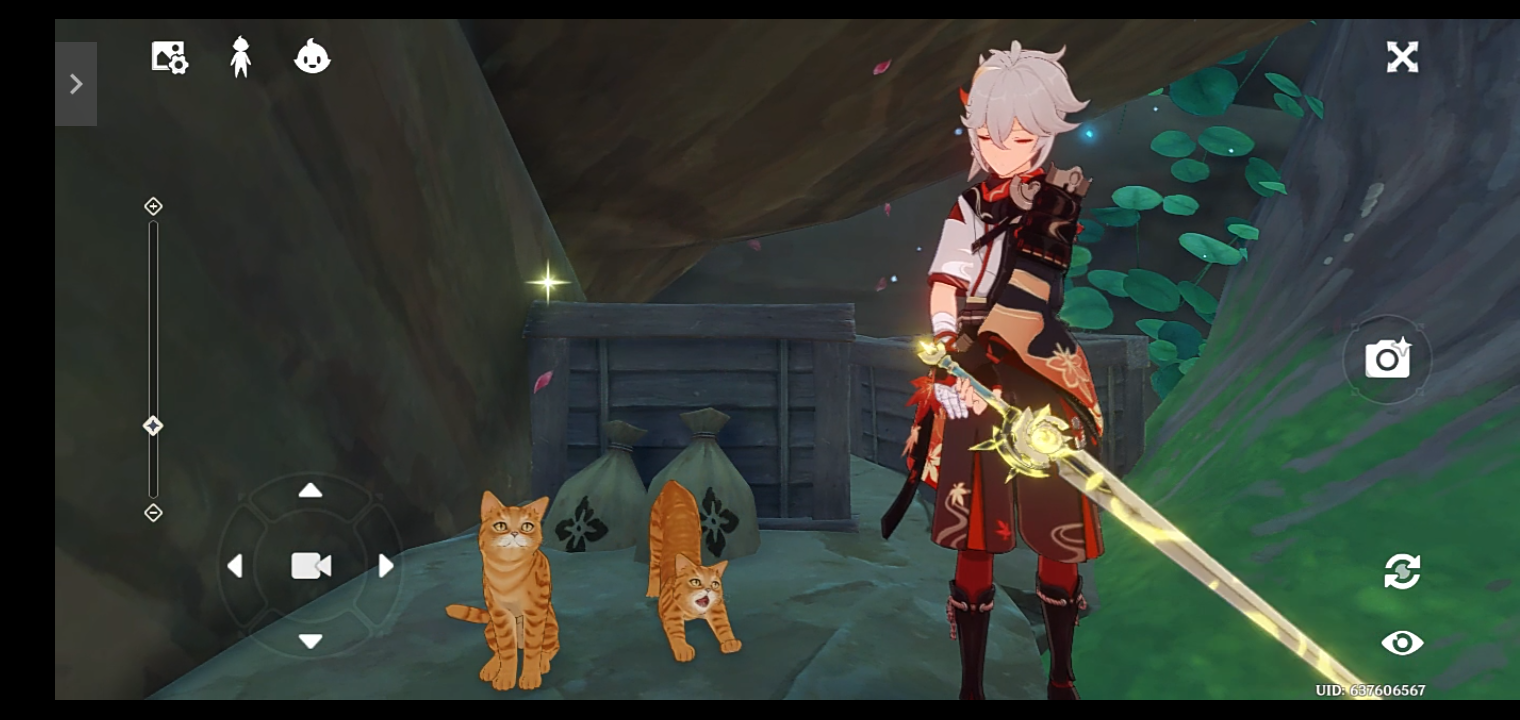Expand the left-edge panel chevron
The width and height of the screenshot is (1520, 720).
(x=77, y=84)
